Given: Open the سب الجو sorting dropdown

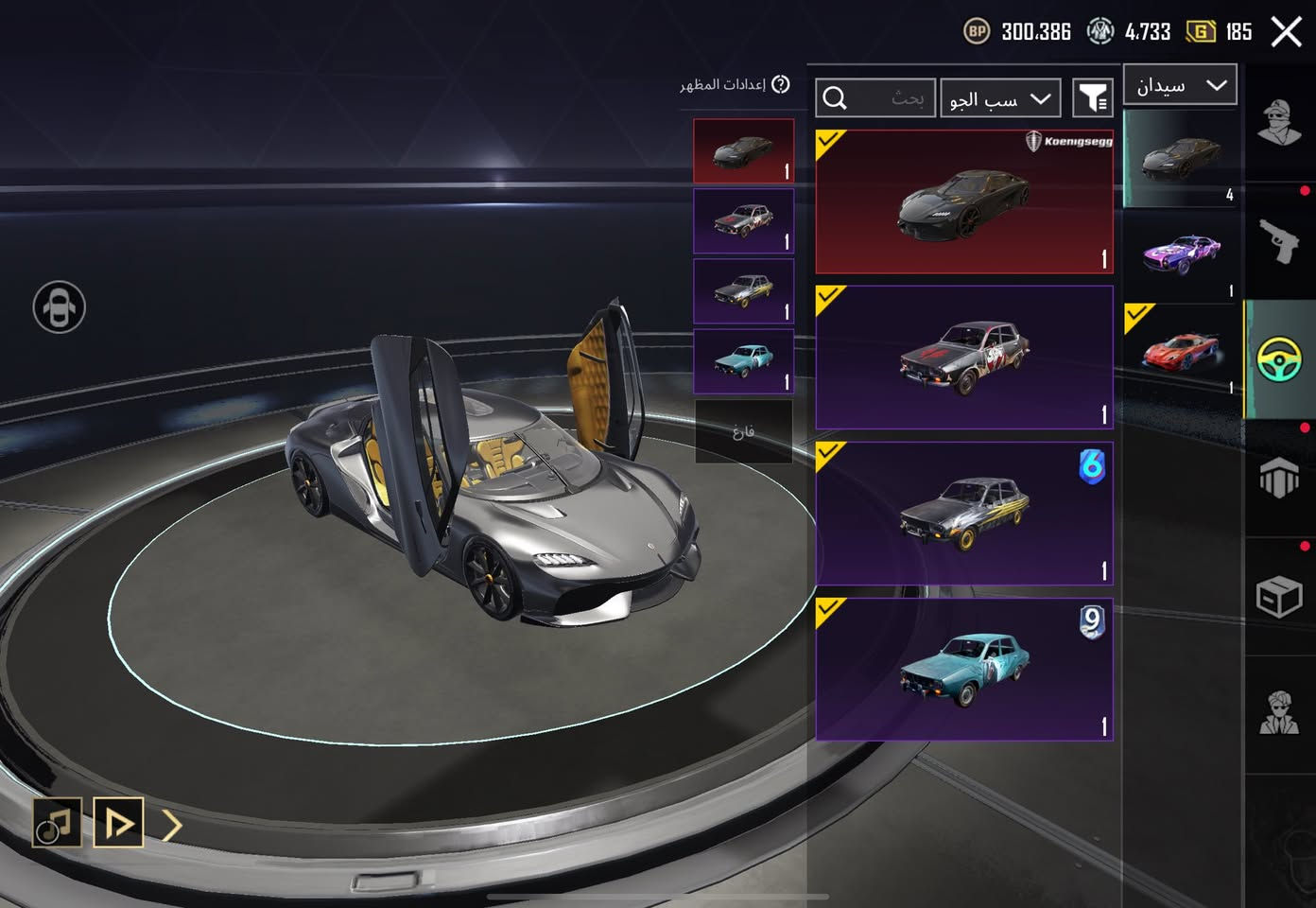Looking at the screenshot, I should 1000,98.
